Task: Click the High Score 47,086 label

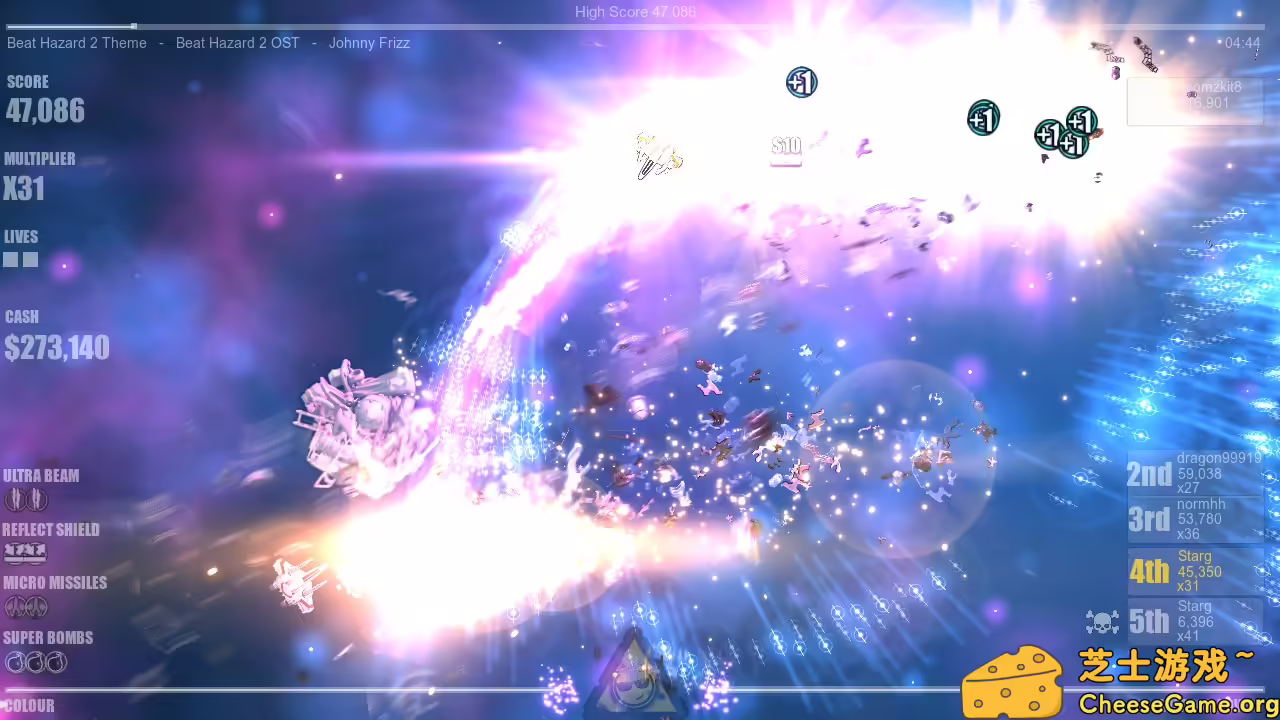Action: tap(635, 11)
